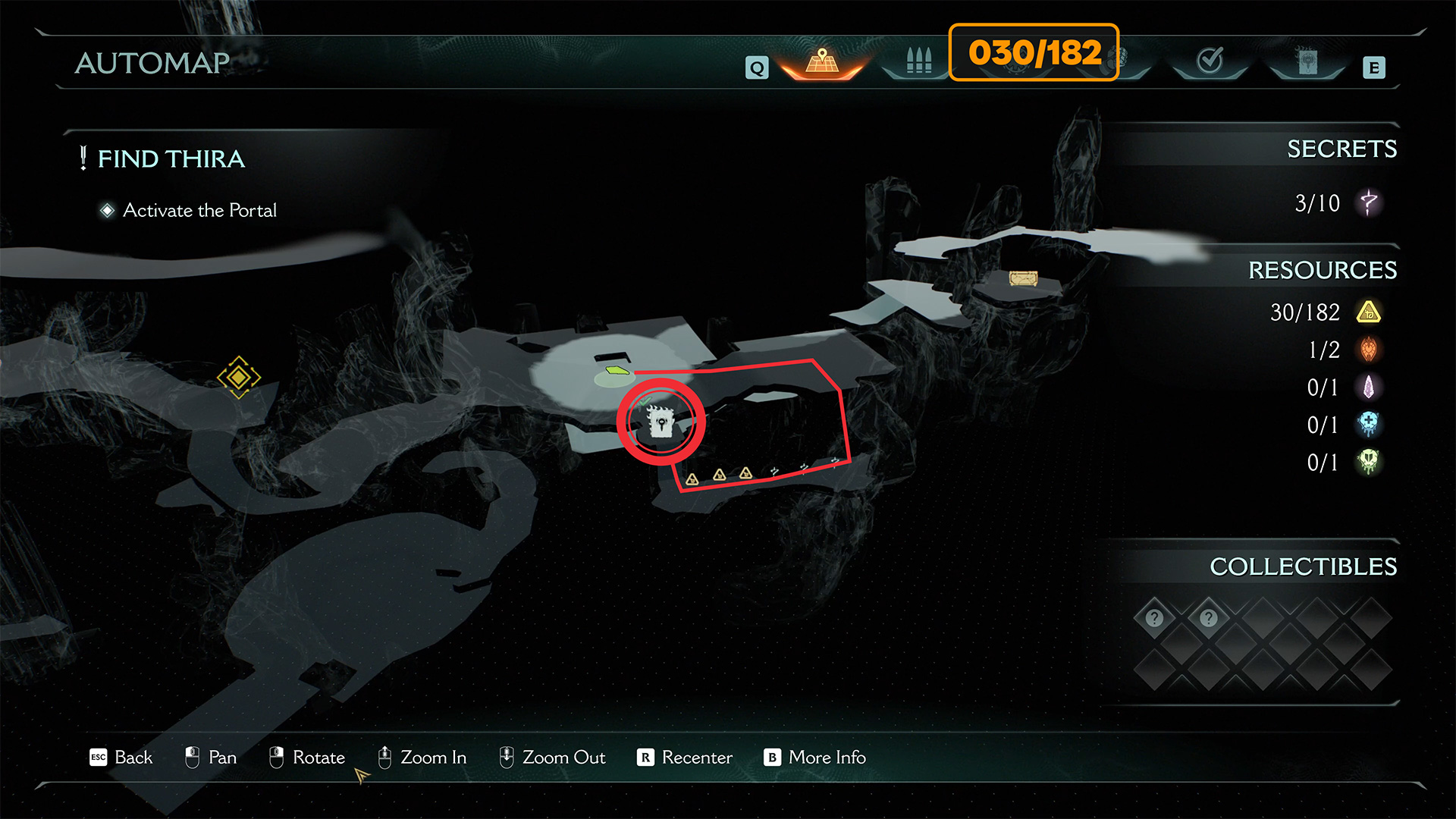Select the secrets 3/10 entry

point(1336,202)
